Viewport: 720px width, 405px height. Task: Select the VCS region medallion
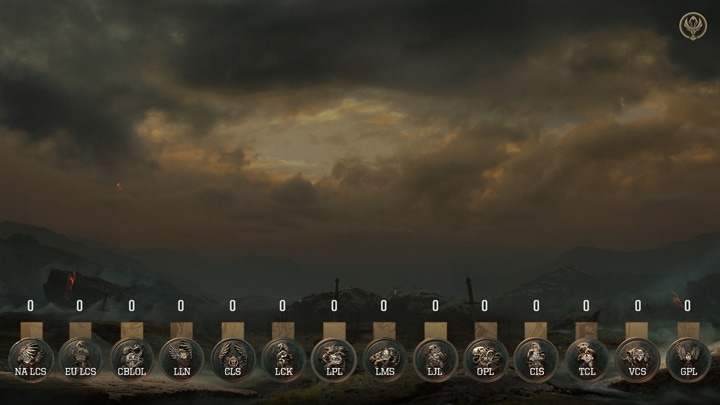tap(637, 358)
